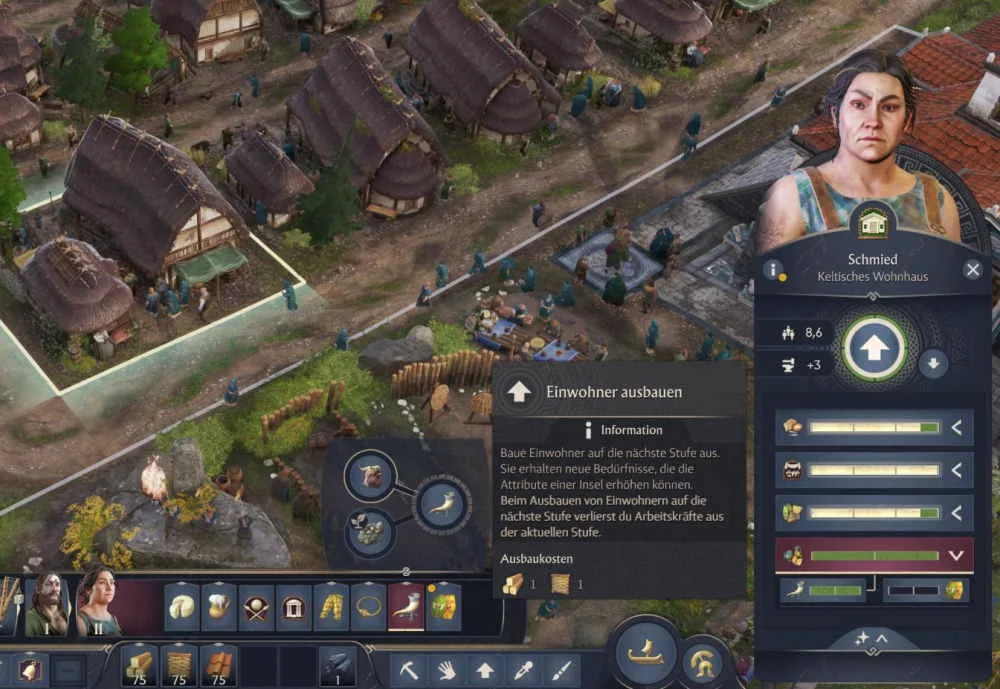
Task: Close the Schmied residence panel
Action: click(x=972, y=269)
